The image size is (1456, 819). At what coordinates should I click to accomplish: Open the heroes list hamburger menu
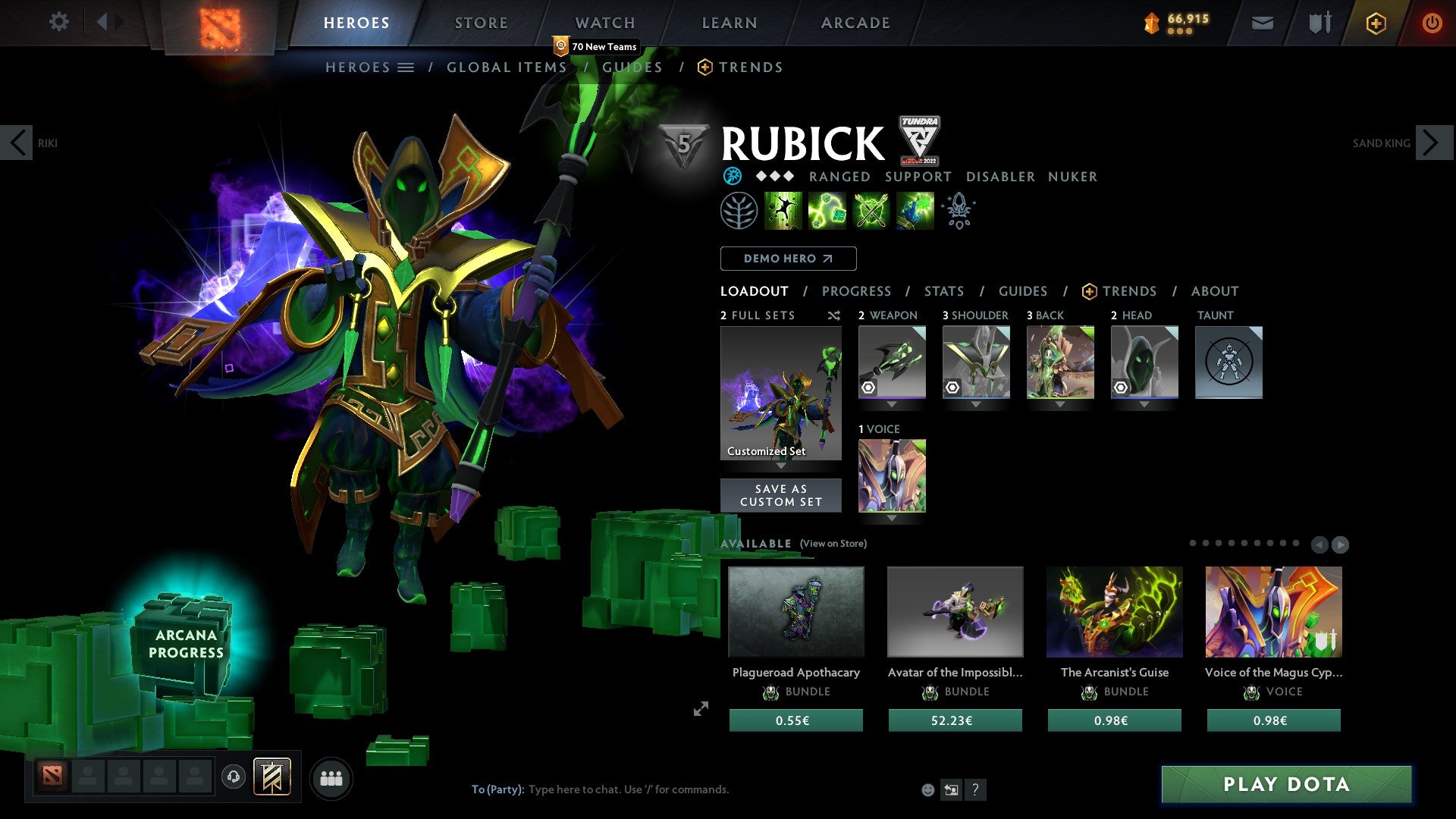pyautogui.click(x=406, y=67)
